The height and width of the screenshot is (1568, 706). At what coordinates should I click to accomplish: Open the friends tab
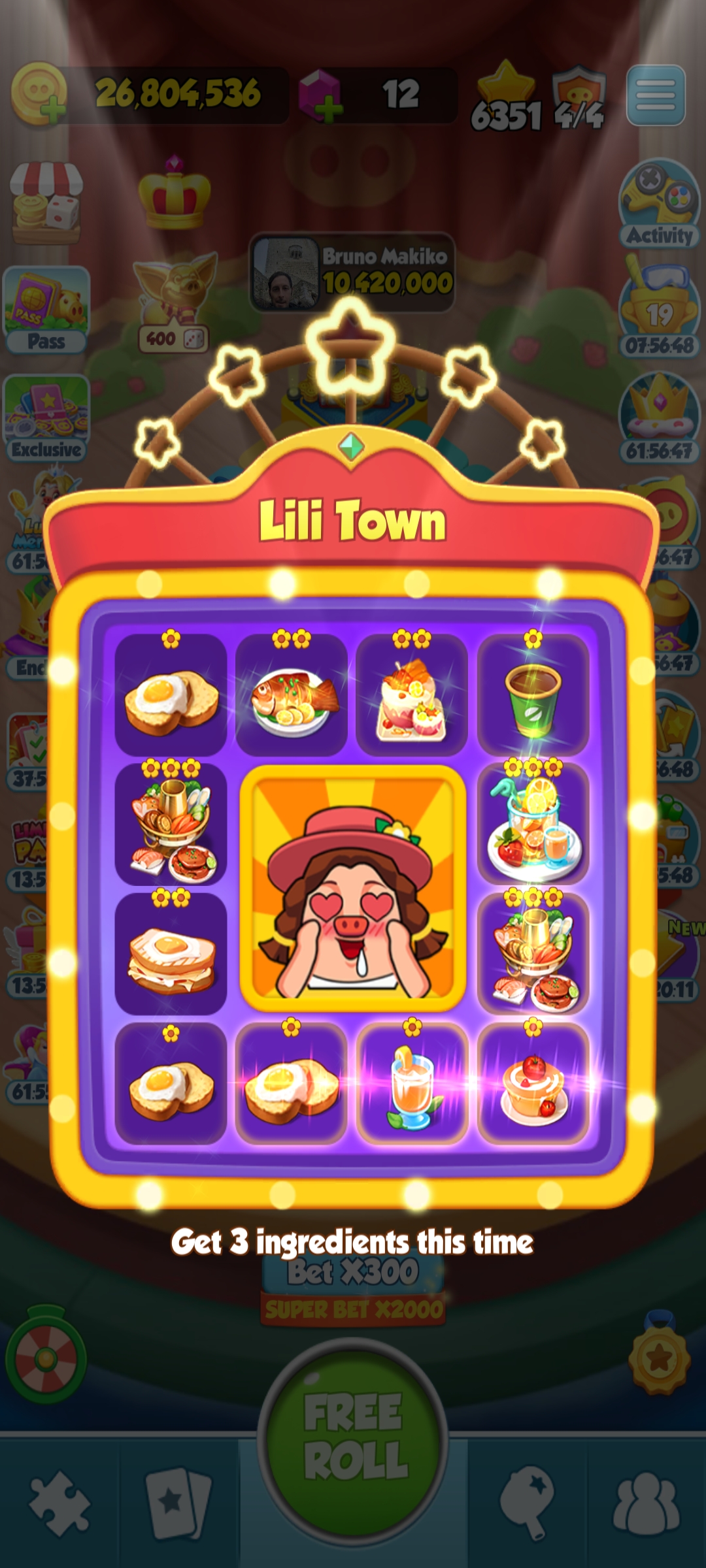click(x=646, y=1503)
